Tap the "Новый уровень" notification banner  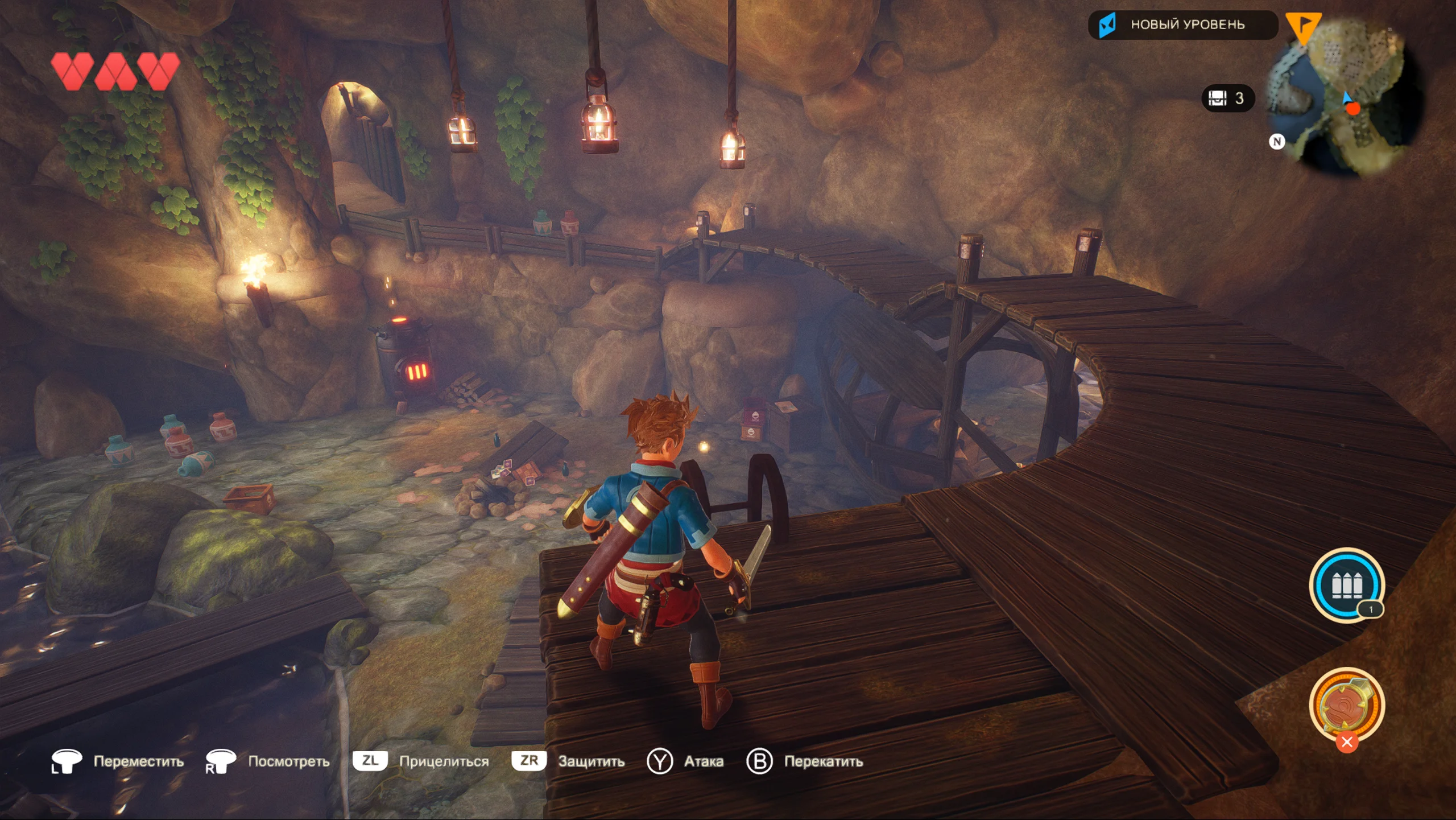[x=1182, y=25]
